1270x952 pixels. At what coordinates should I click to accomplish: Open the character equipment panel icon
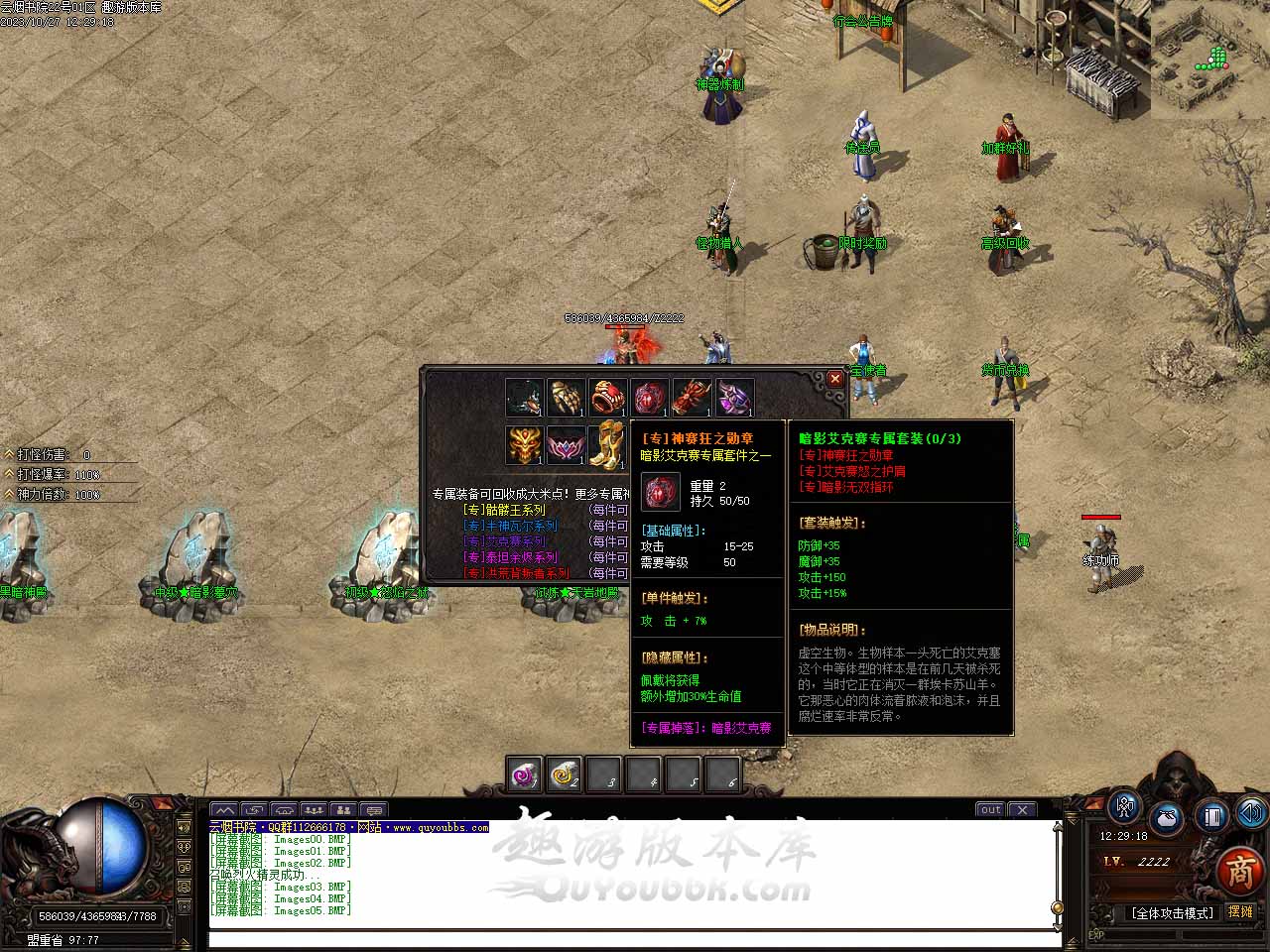coord(1124,808)
